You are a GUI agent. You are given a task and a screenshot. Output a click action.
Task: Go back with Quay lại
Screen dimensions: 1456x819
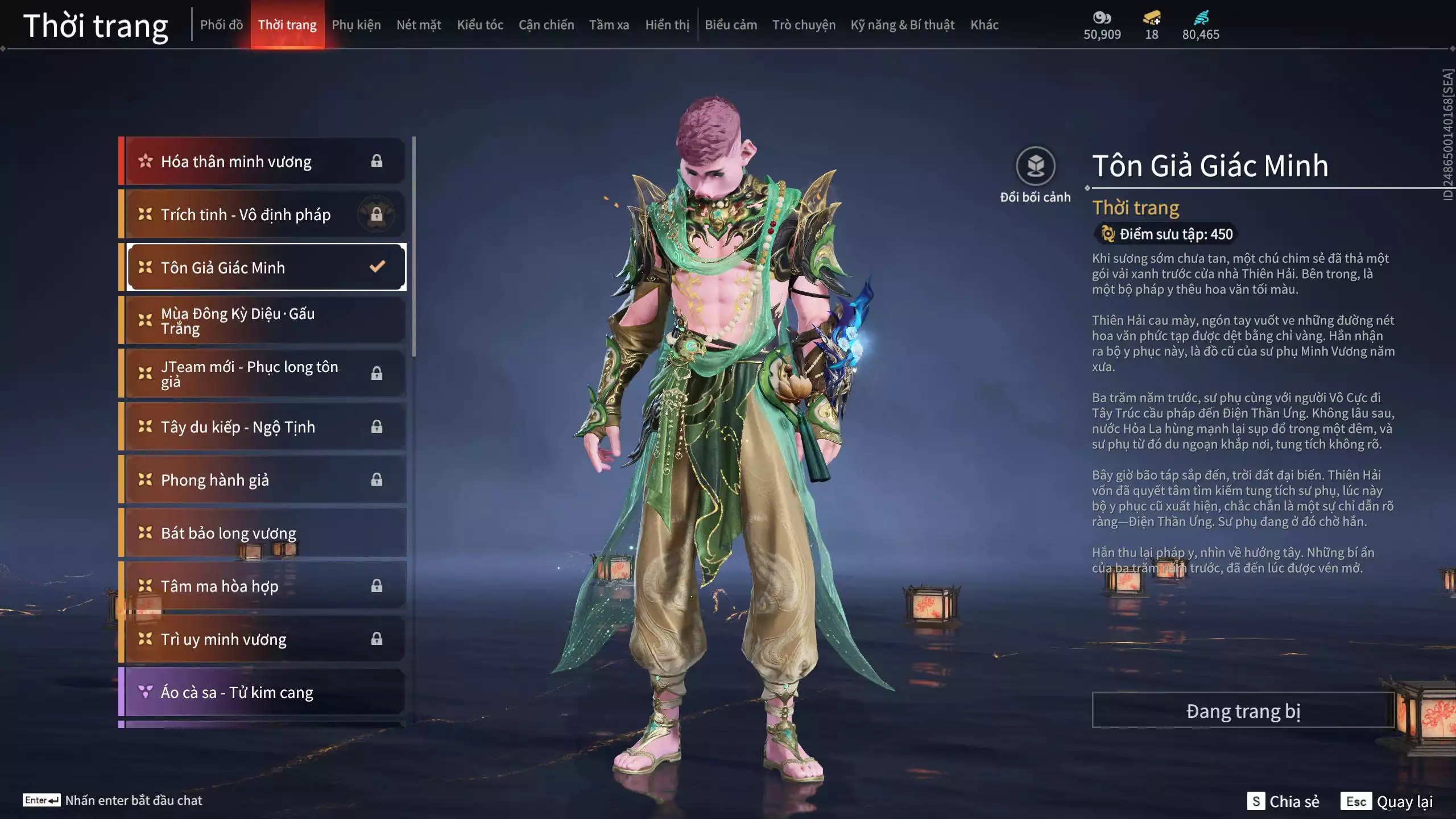pos(1387,801)
